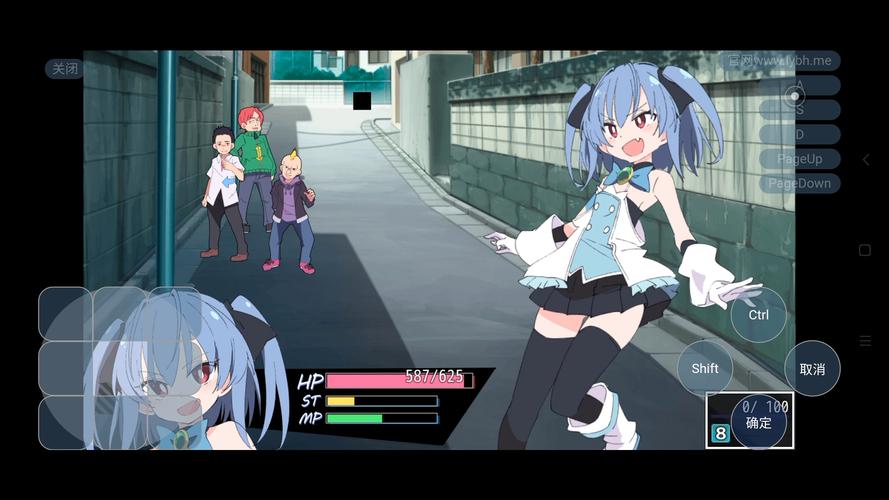Open the 官网 www.lybh.me website link
889x500 pixels.
pos(780,61)
